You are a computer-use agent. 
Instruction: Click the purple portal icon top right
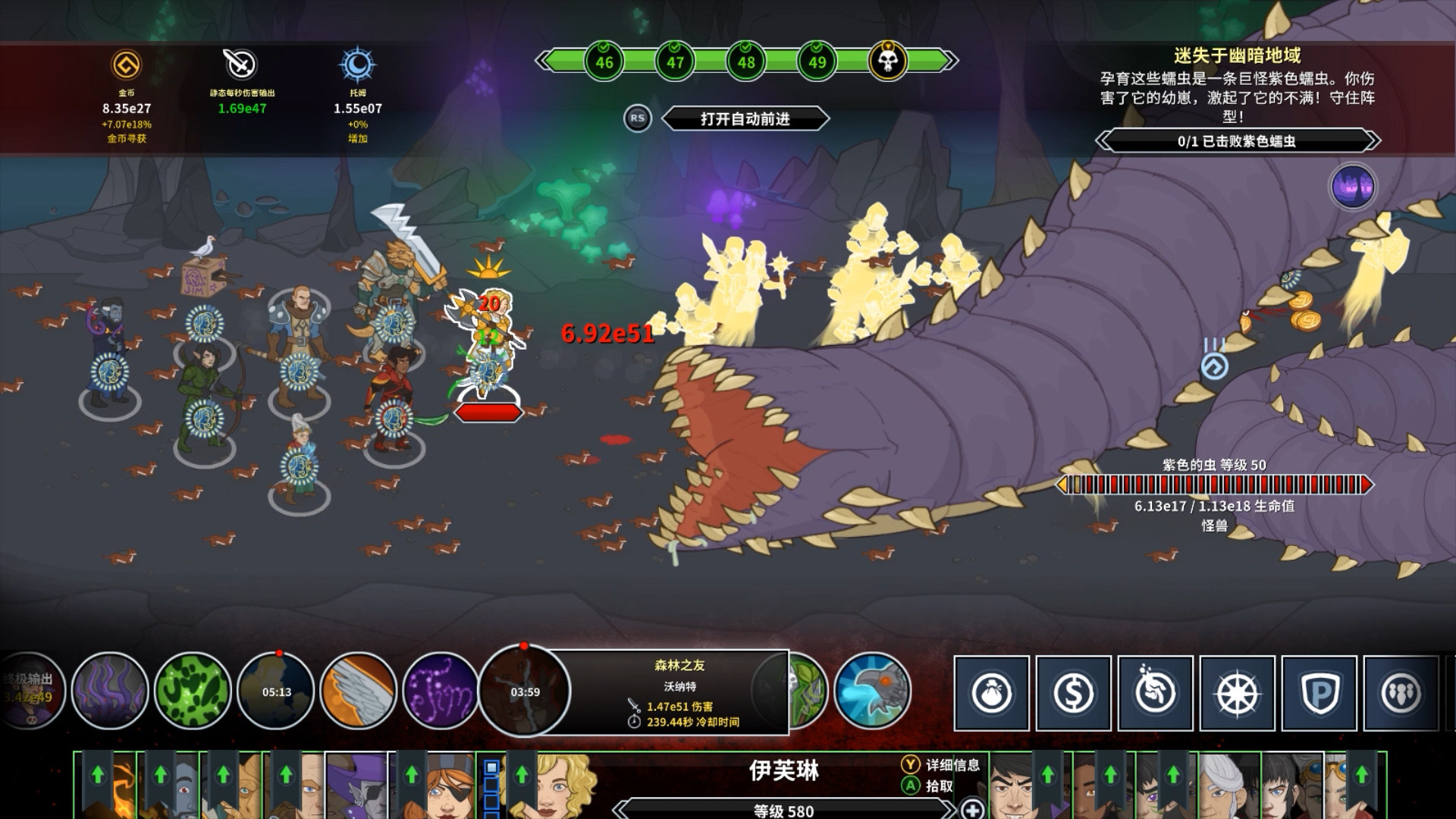pos(1354,187)
